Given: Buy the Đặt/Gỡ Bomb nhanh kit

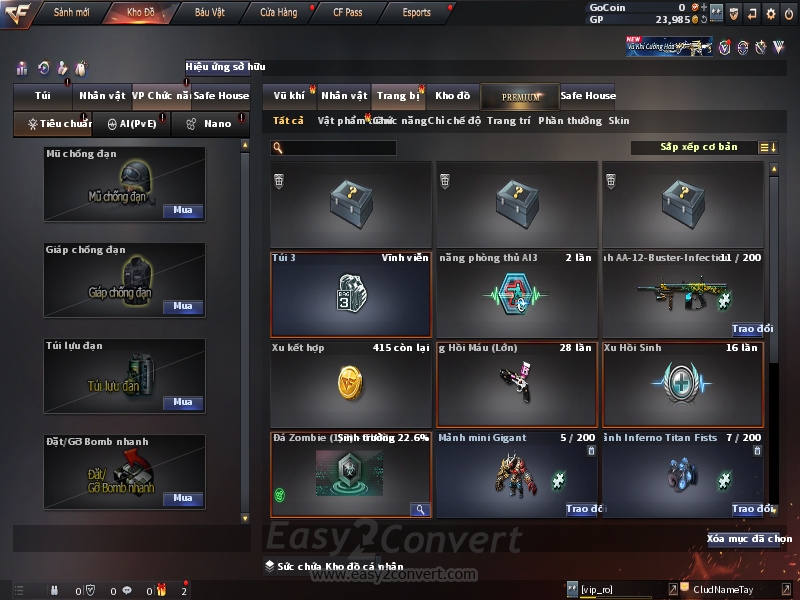Looking at the screenshot, I should pyautogui.click(x=183, y=498).
